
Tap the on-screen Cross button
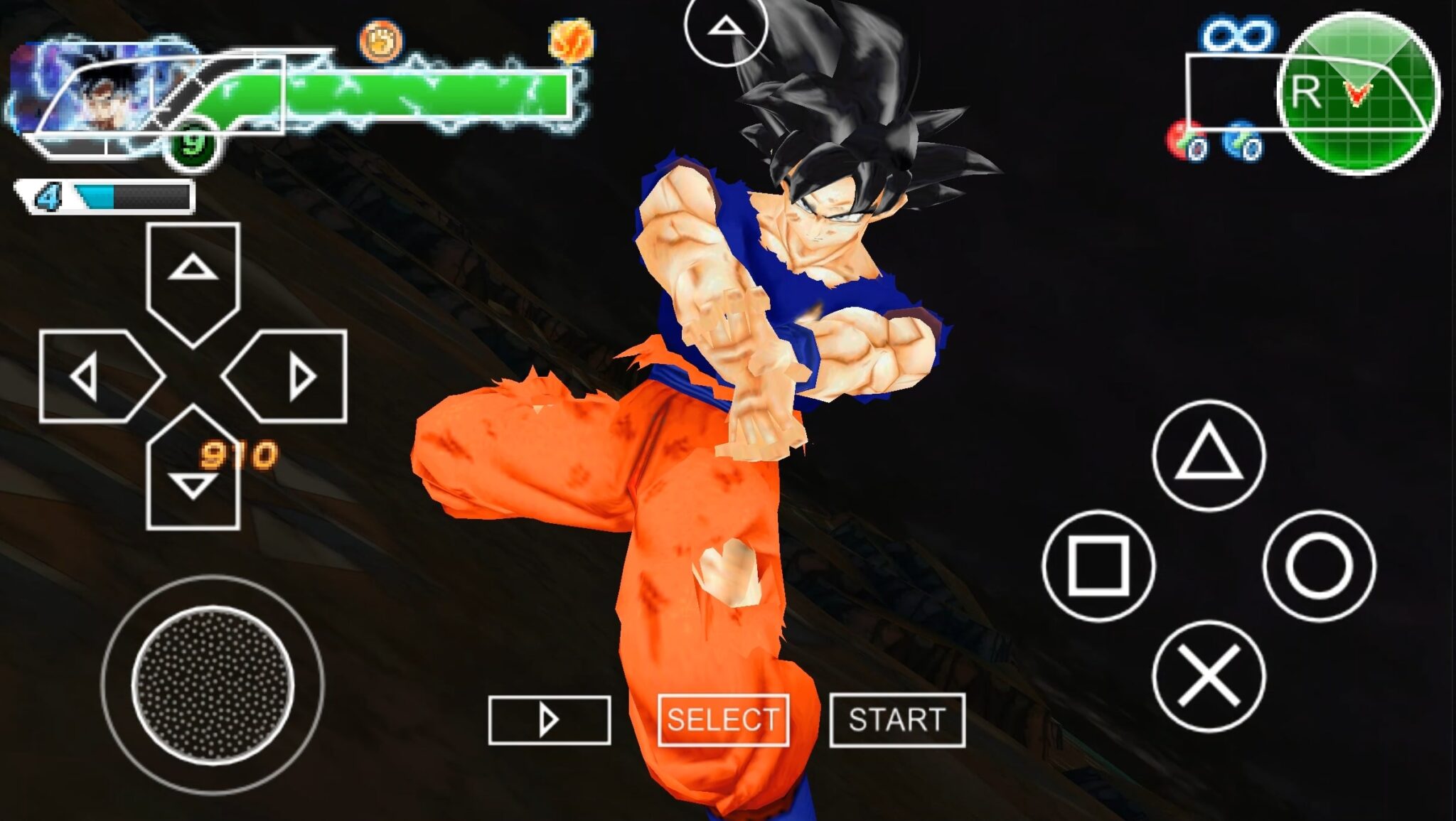coord(1209,676)
